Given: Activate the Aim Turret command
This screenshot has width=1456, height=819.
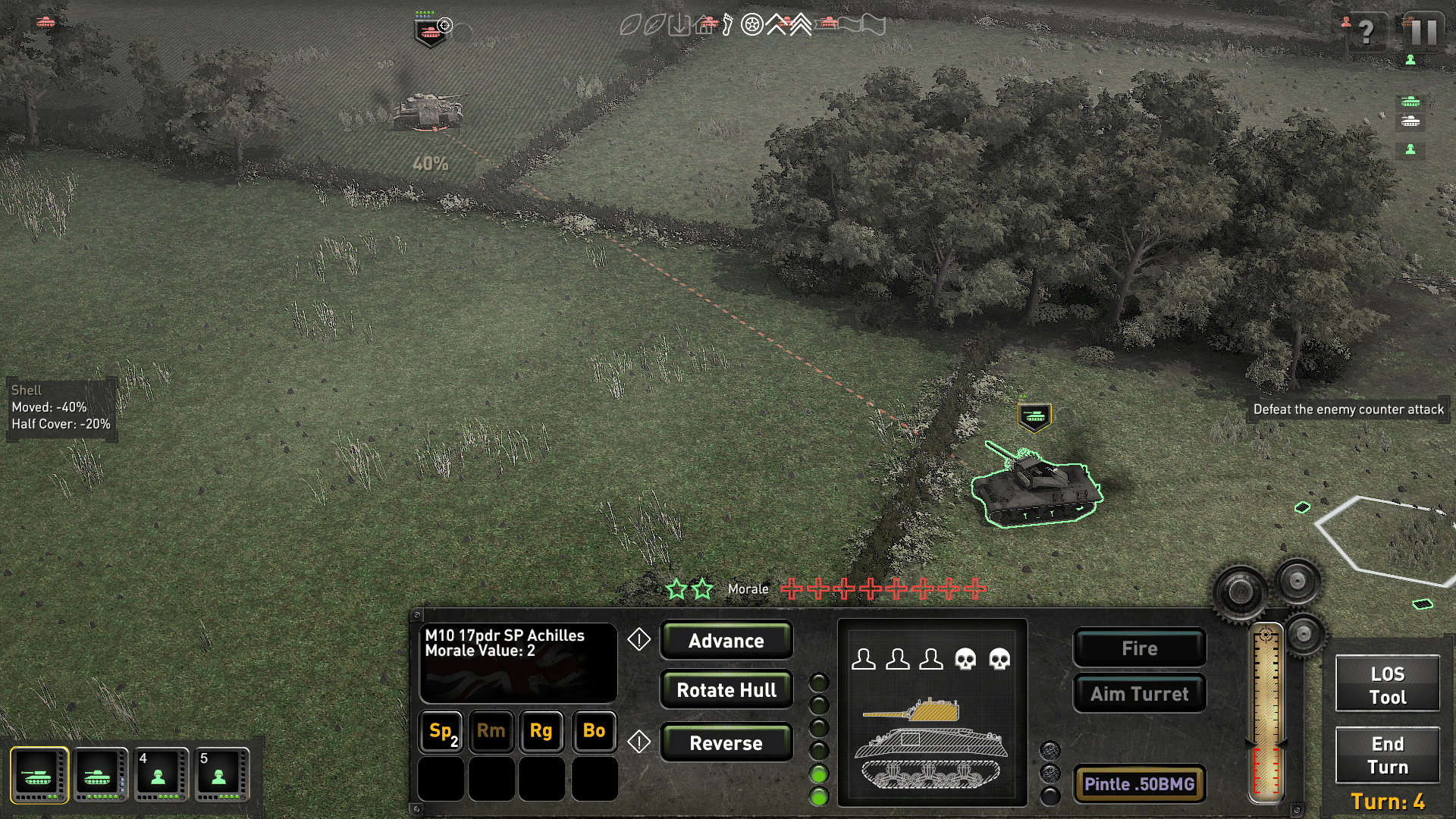Looking at the screenshot, I should tap(1139, 694).
